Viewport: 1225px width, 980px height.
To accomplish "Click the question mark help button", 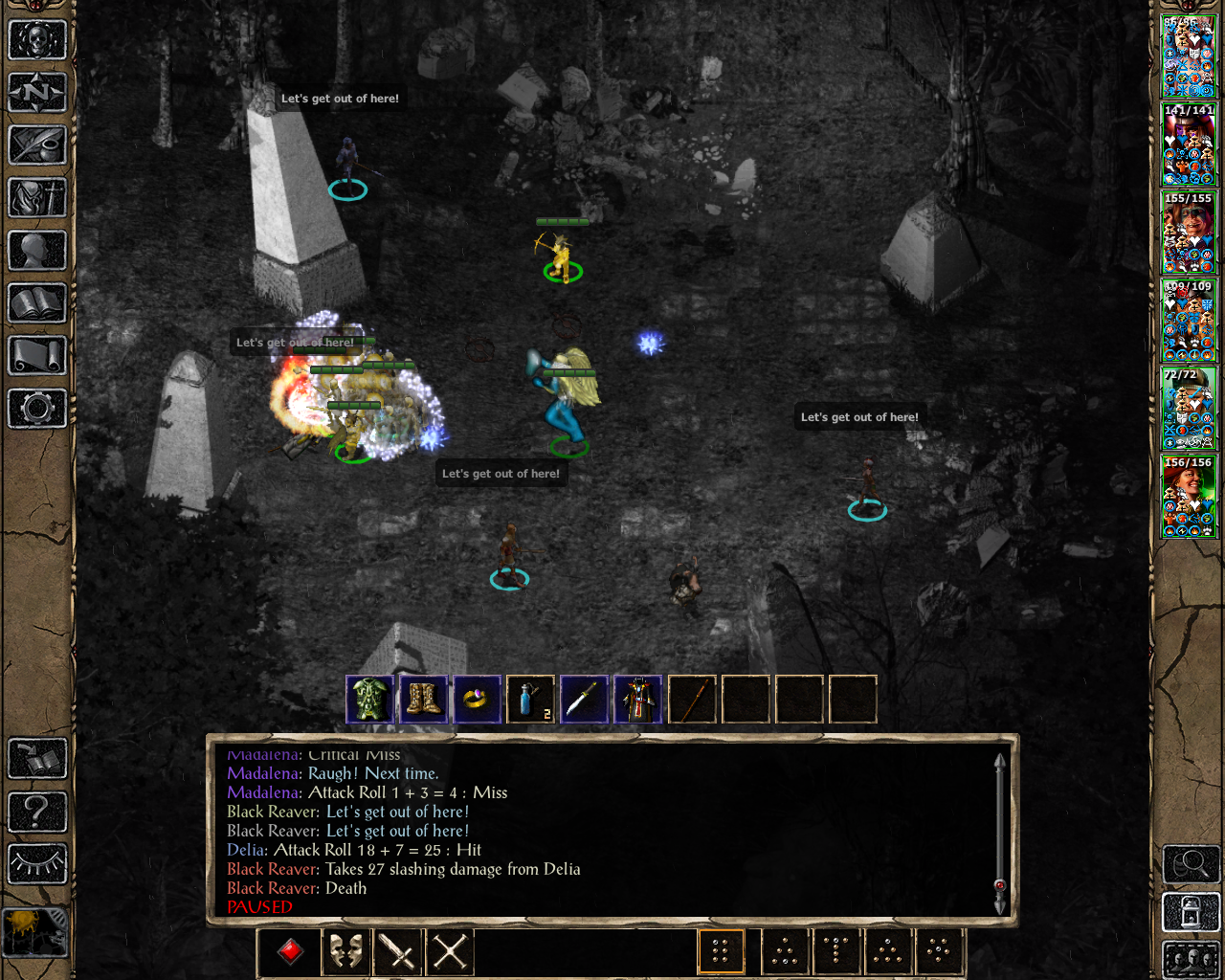I will point(37,812).
